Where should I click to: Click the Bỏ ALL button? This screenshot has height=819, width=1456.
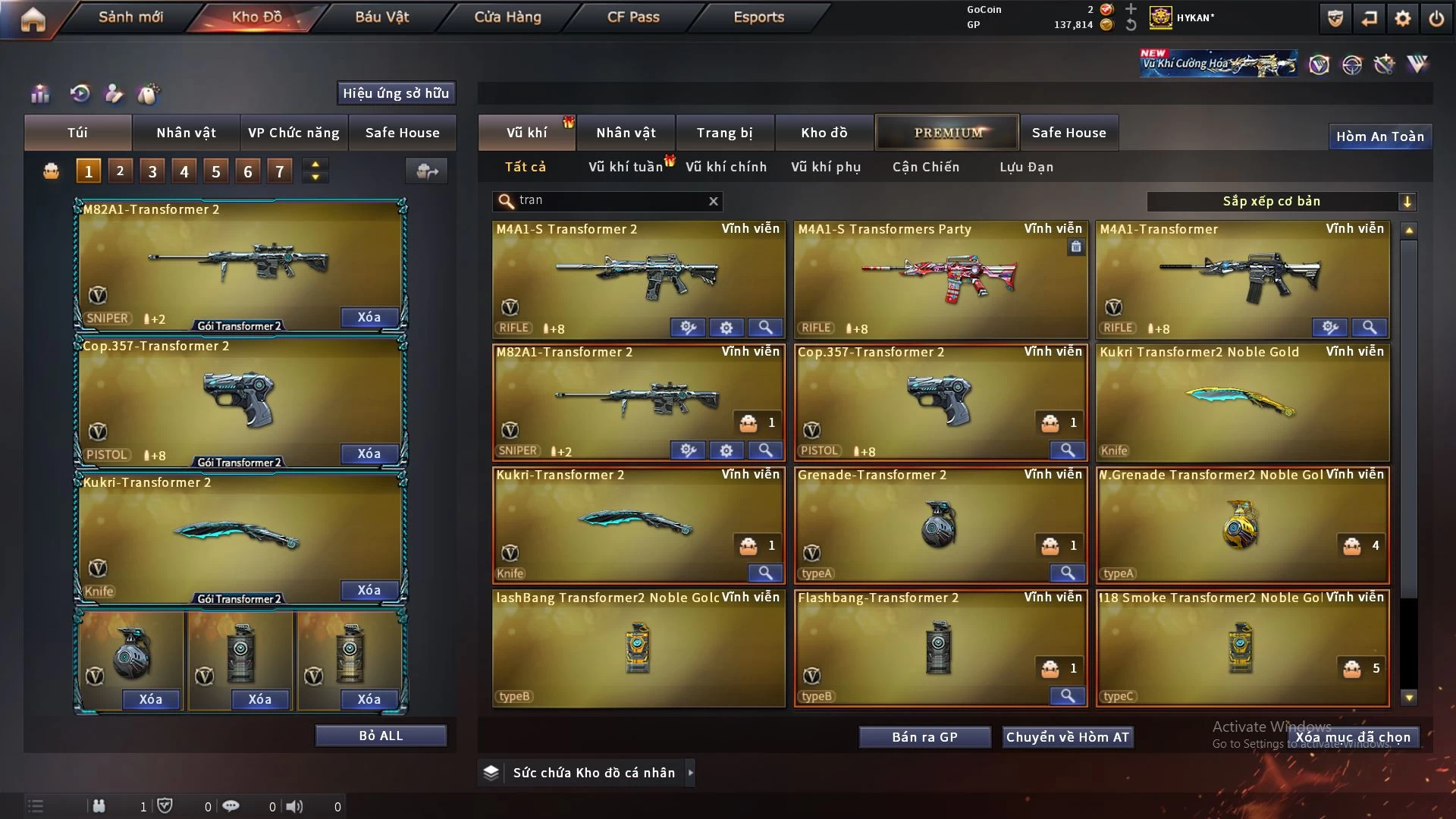(381, 736)
